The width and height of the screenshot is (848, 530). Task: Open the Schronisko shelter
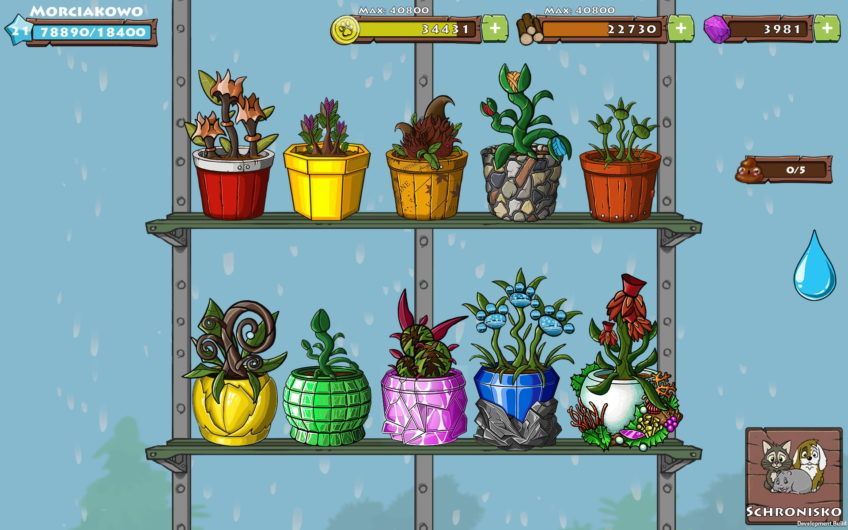793,472
